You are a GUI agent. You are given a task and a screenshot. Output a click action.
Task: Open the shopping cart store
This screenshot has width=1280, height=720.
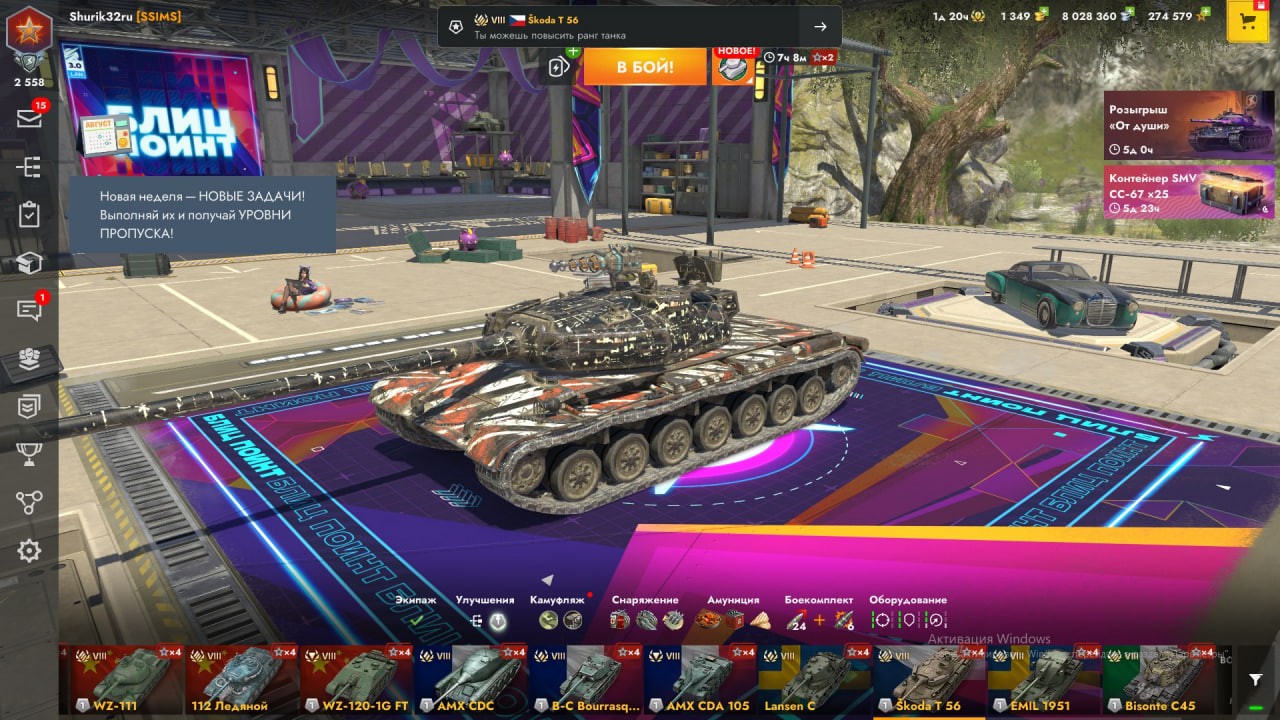pyautogui.click(x=1247, y=22)
